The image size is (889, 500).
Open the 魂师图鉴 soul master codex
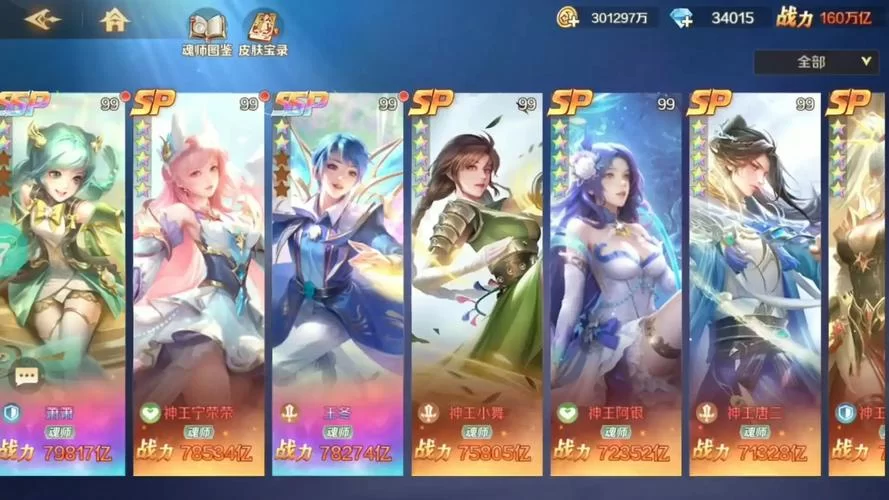coord(207,32)
